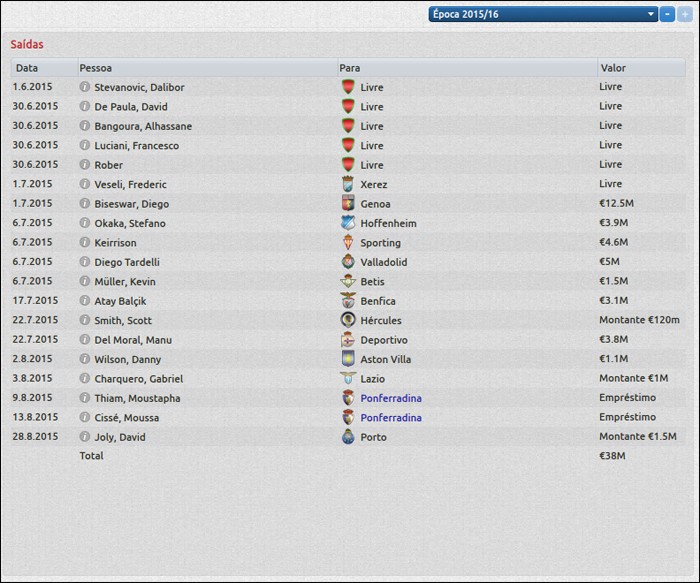Select Hoffenheim as destination club
Image resolution: width=700 pixels, height=583 pixels.
pyautogui.click(x=388, y=223)
